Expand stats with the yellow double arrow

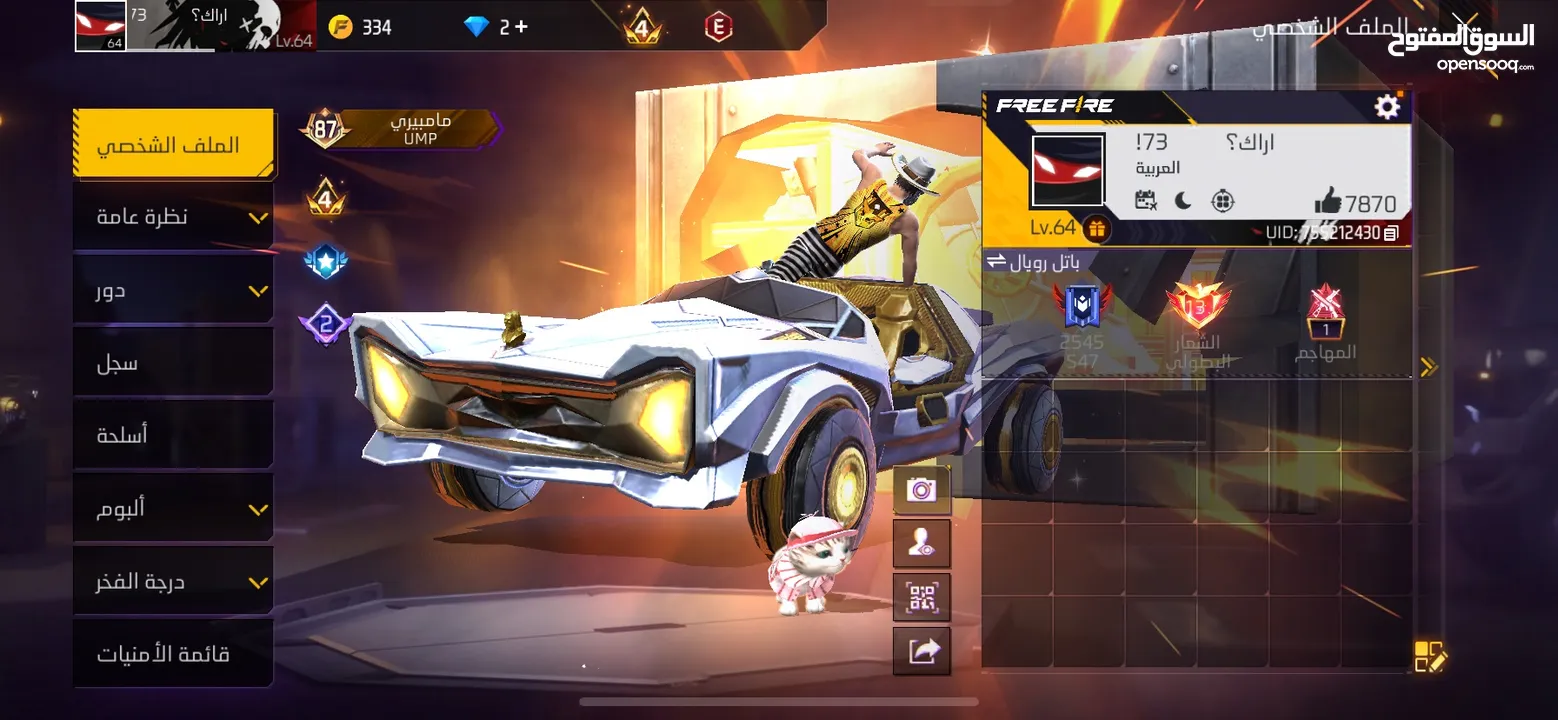click(1428, 367)
